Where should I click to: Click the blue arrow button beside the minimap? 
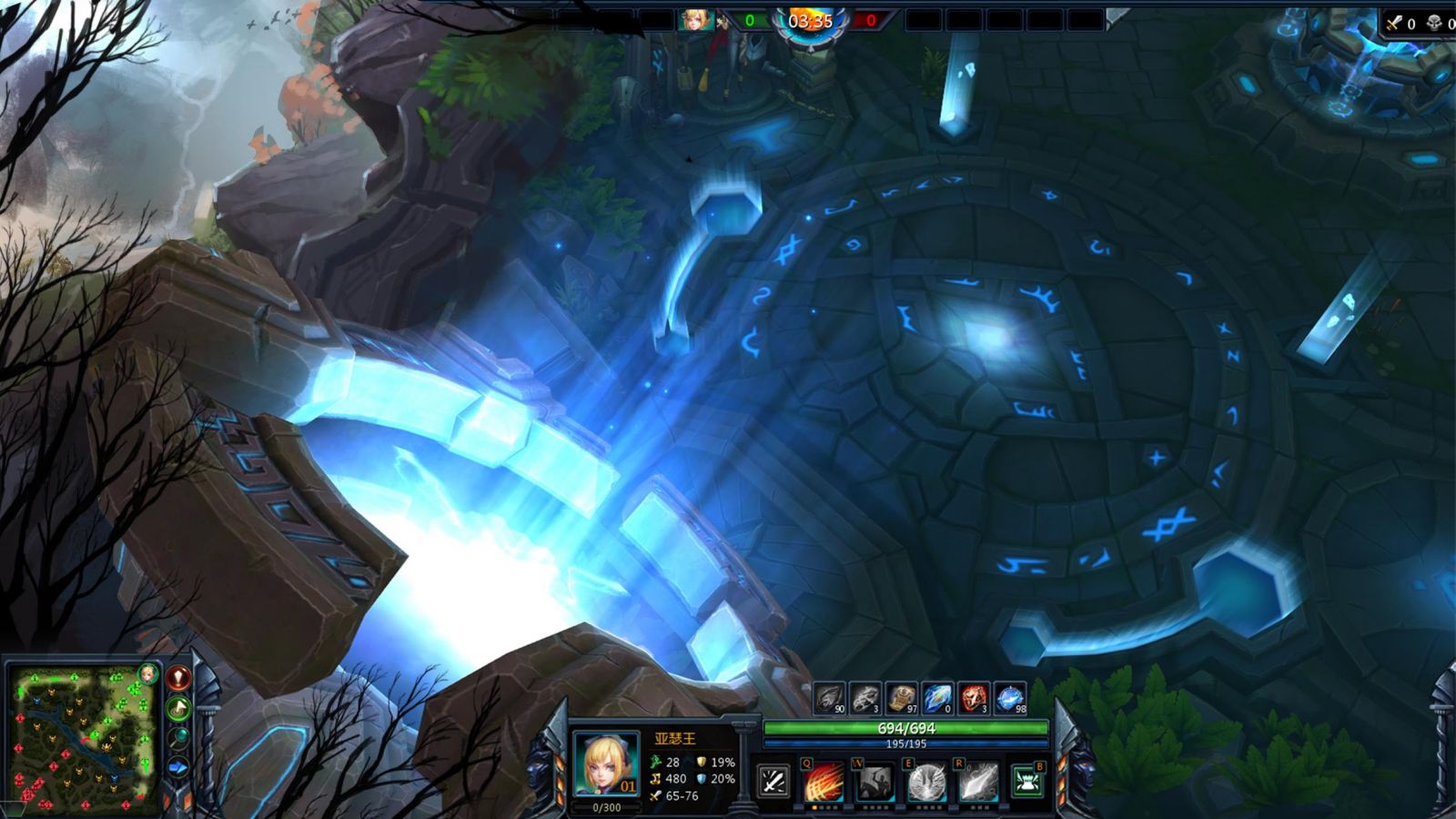click(179, 768)
